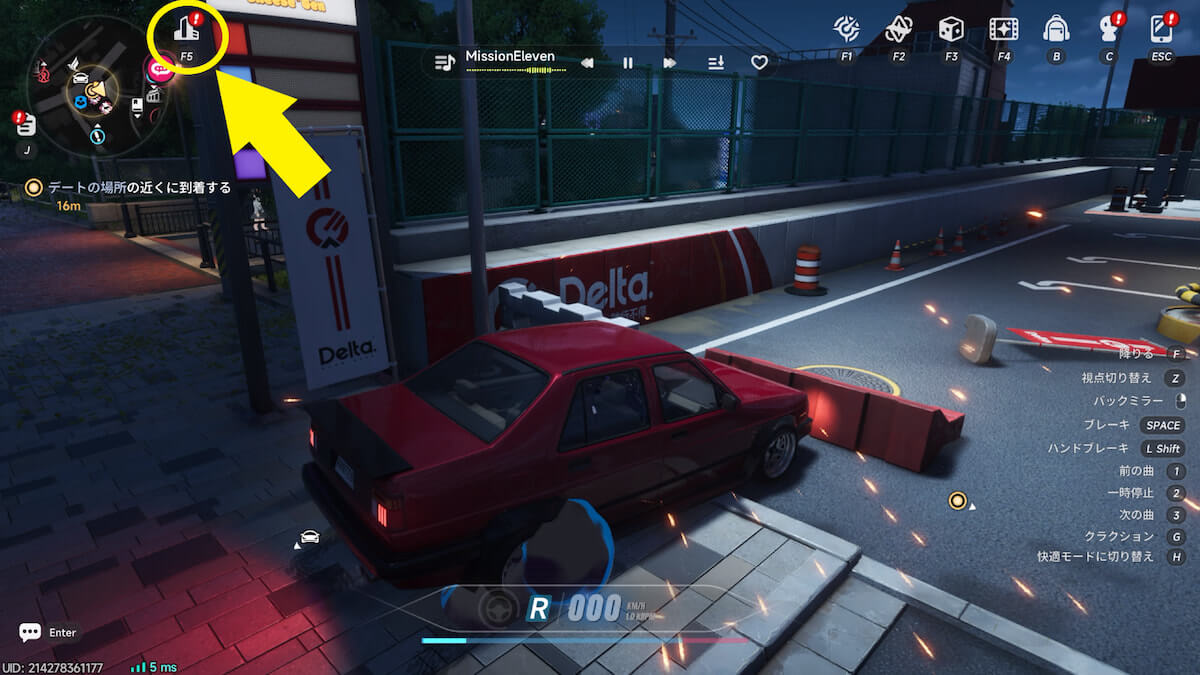Open the radar target icon menu
1200x675 pixels.
pos(846,29)
